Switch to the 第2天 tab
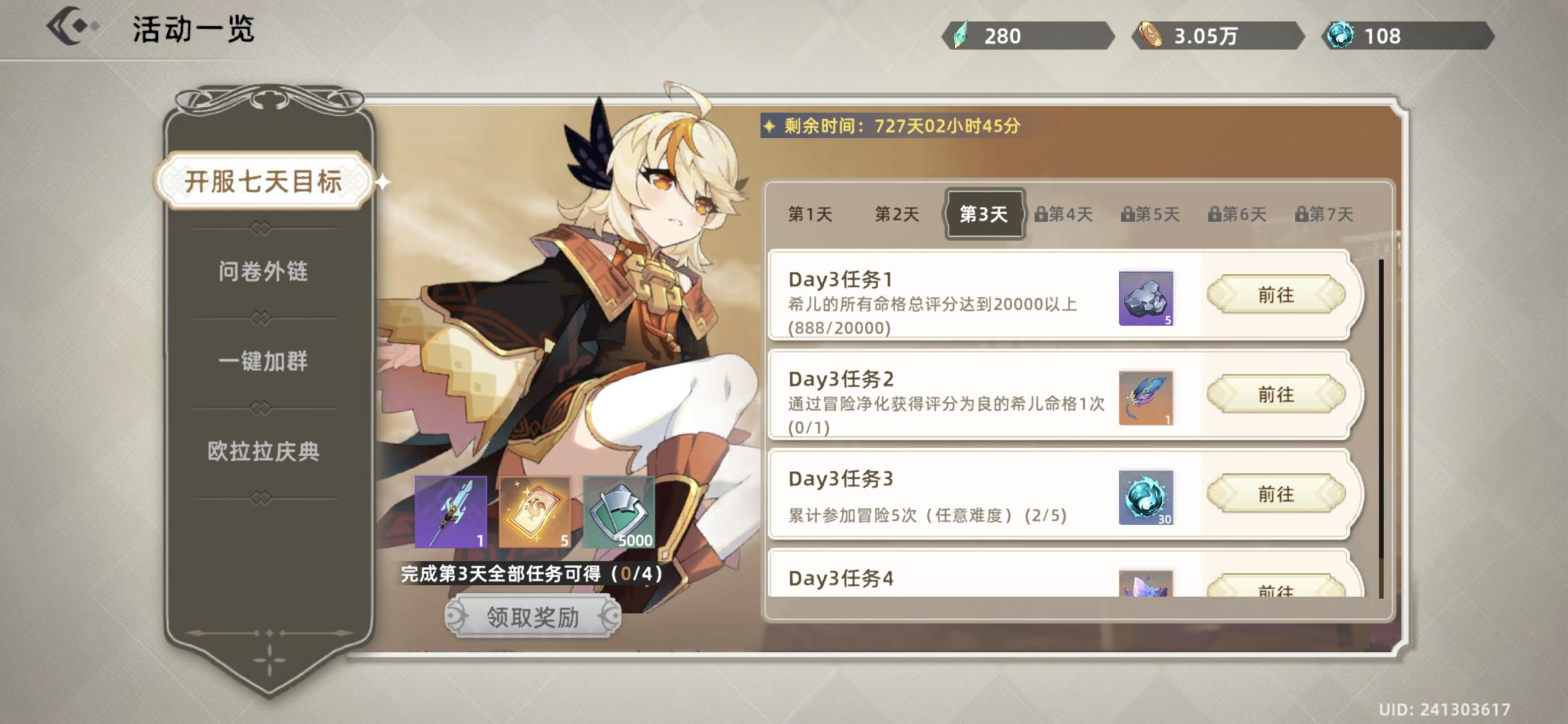This screenshot has width=1568, height=724. tap(896, 213)
